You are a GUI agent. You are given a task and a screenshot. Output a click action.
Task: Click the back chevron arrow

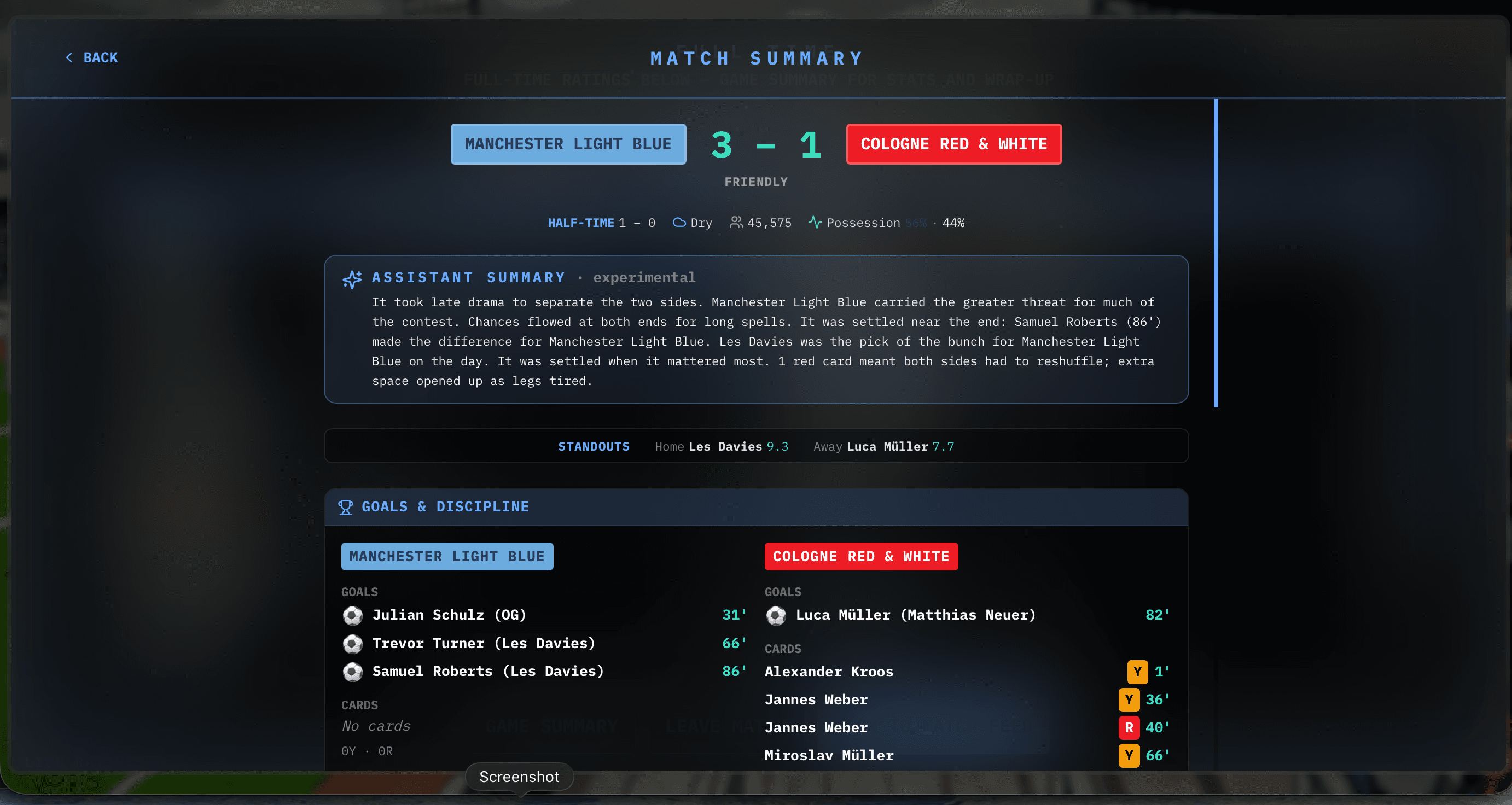click(70, 57)
